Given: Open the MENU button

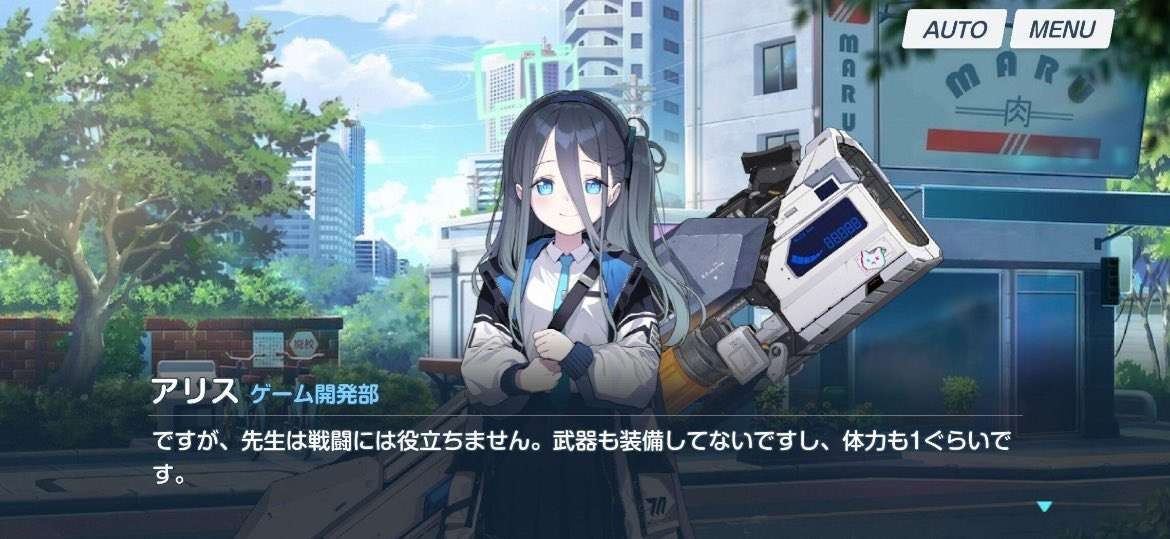Looking at the screenshot, I should pos(1062,30).
